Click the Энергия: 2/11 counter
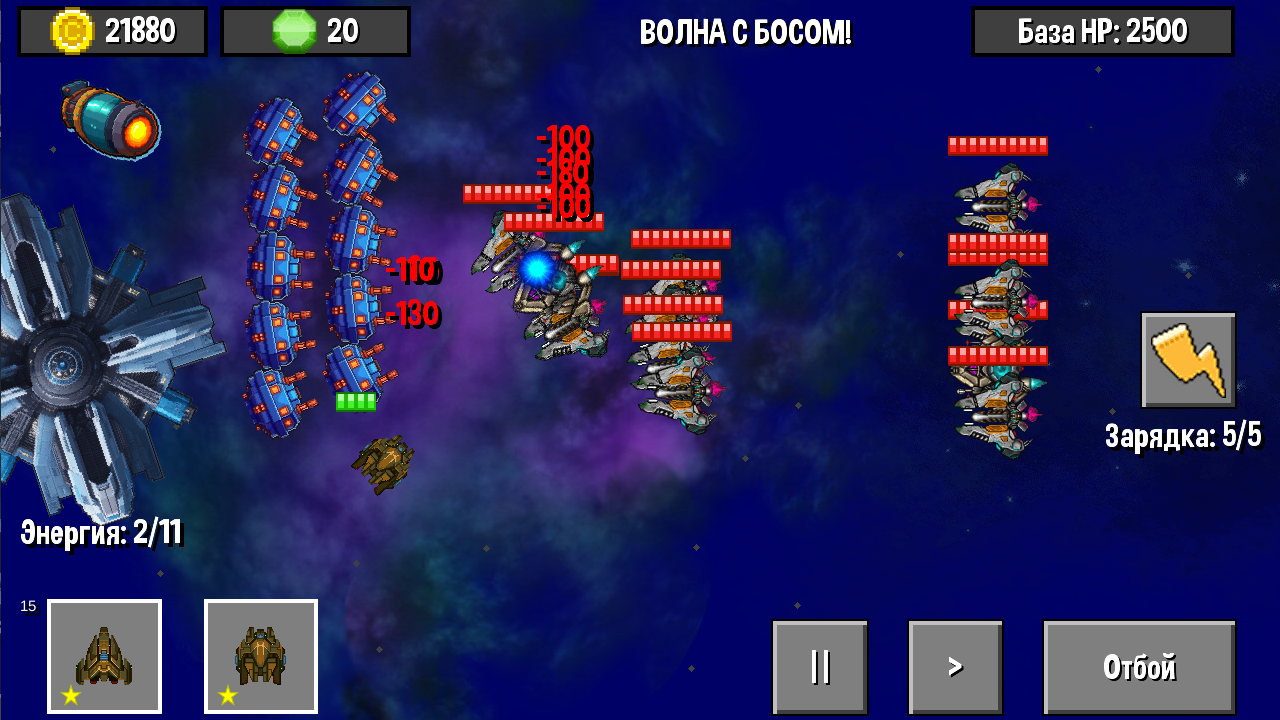 click(x=100, y=534)
